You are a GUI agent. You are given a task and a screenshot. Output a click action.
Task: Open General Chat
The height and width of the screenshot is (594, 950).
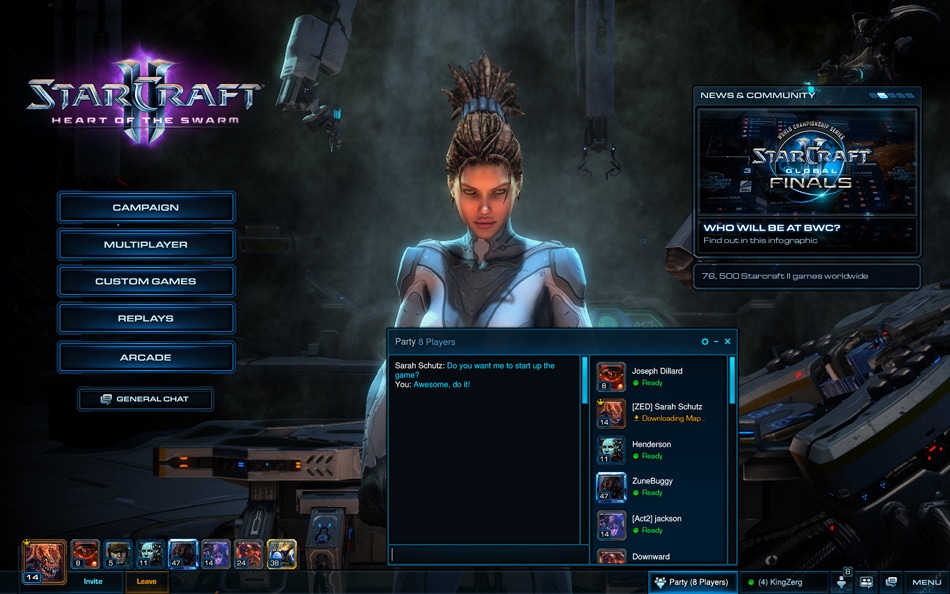tap(146, 399)
